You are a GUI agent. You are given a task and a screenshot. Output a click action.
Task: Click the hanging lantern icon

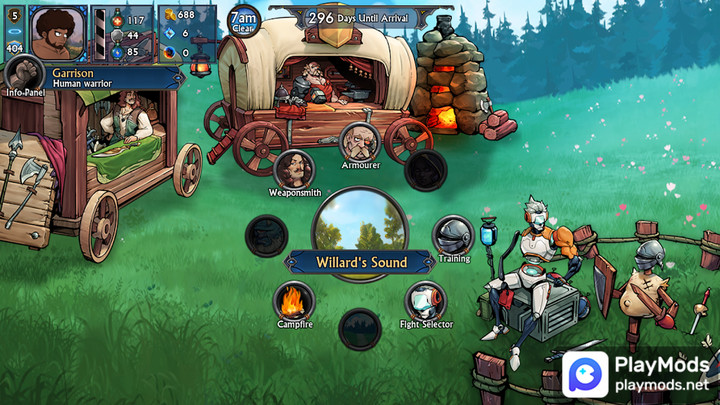coord(201,66)
